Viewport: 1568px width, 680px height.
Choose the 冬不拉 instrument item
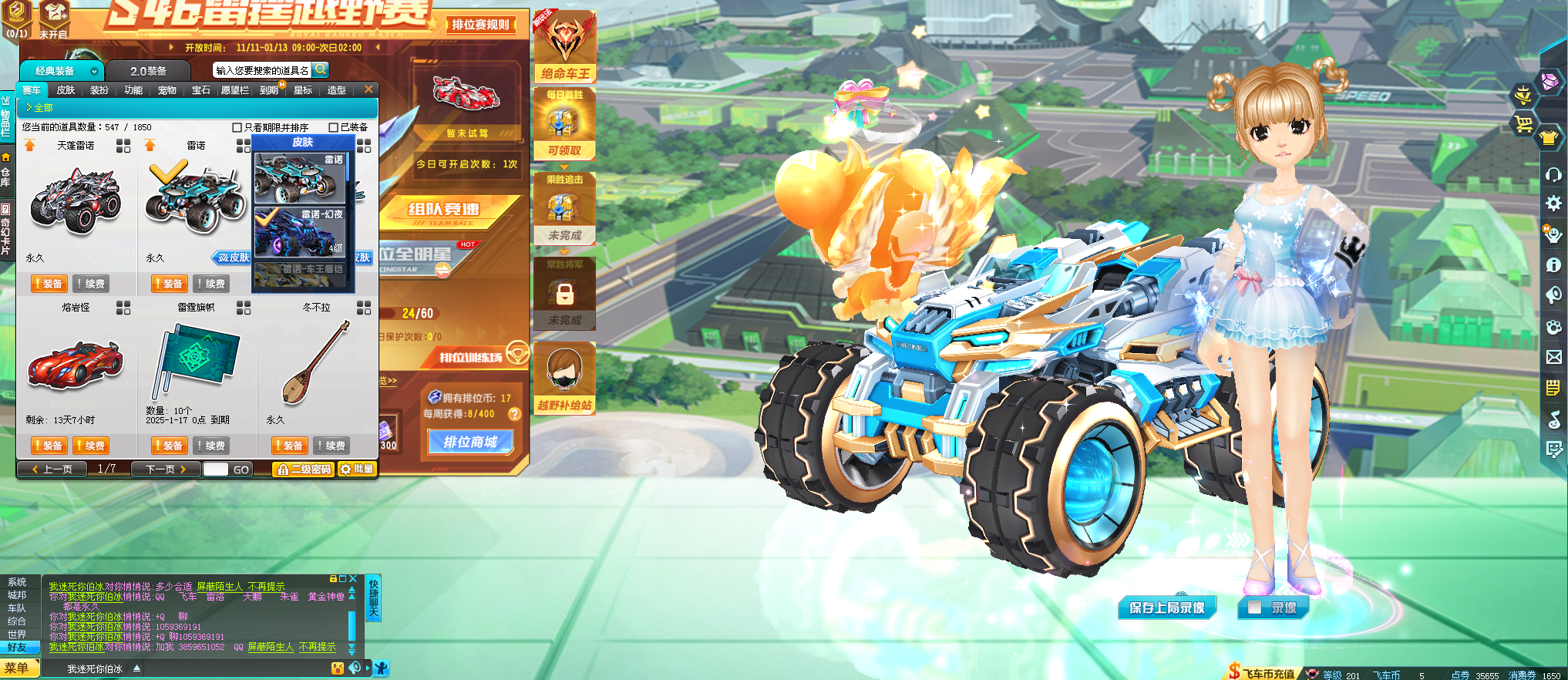click(x=316, y=364)
